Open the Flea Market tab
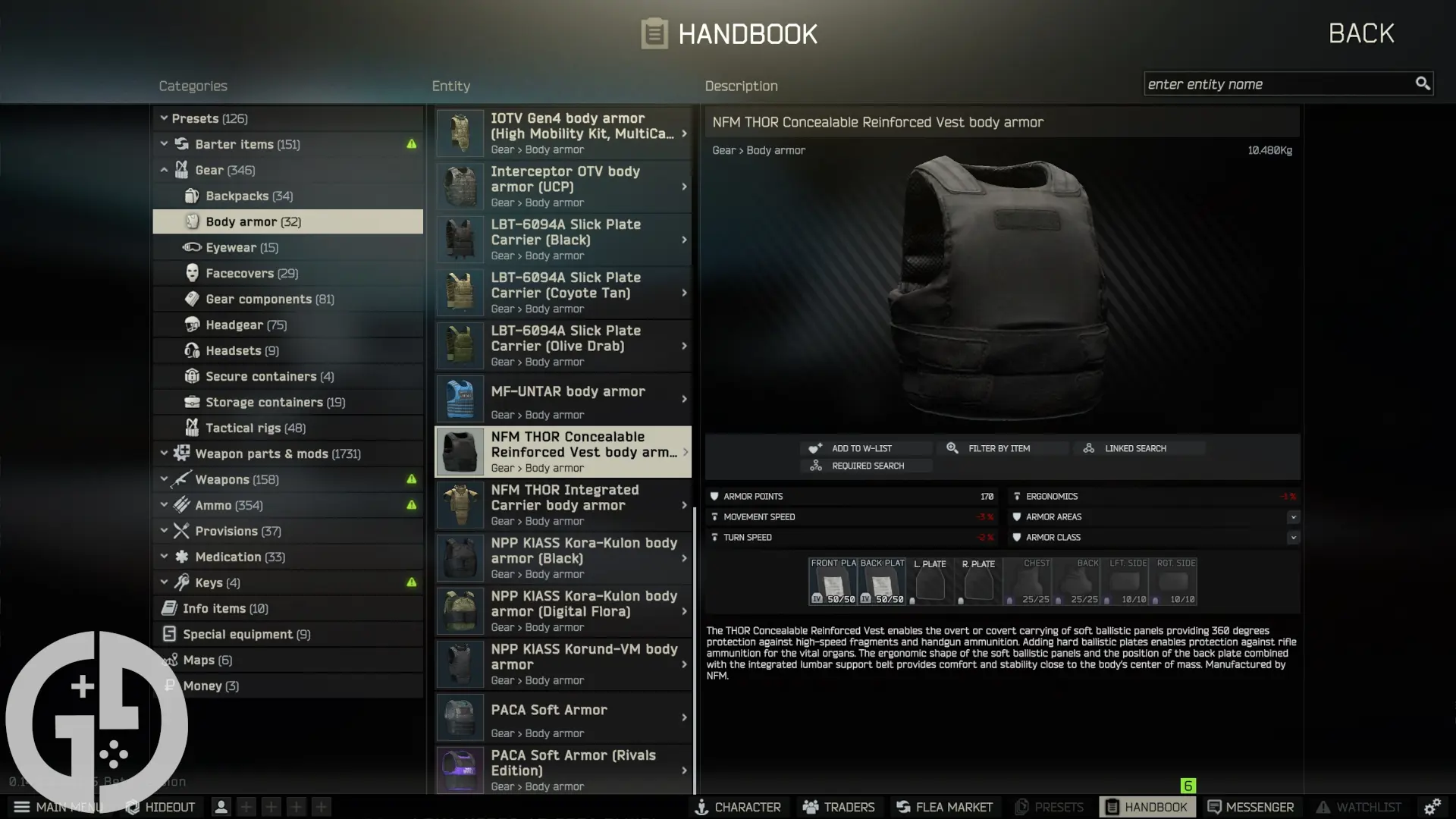This screenshot has width=1456, height=819. pos(944,807)
